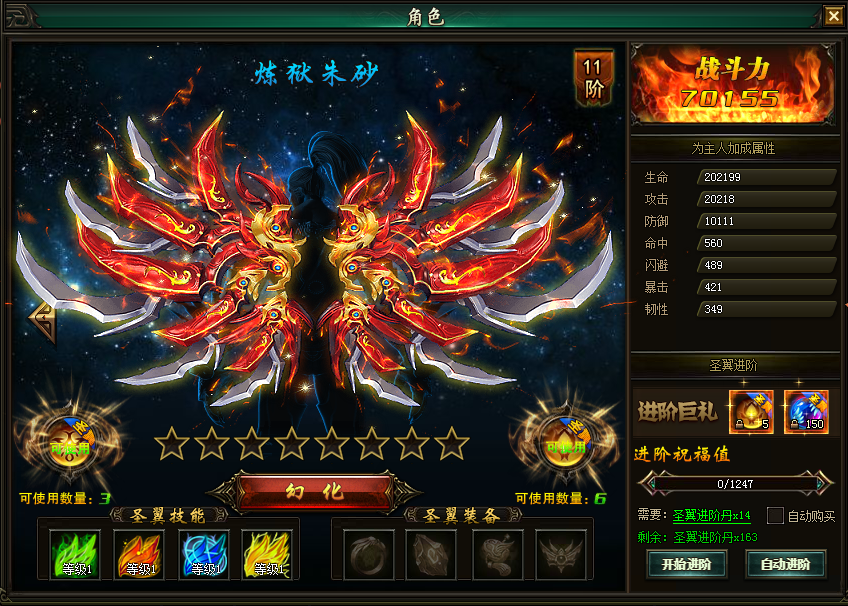
Task: Select the red-orange flame wing skill
Action: click(x=139, y=554)
